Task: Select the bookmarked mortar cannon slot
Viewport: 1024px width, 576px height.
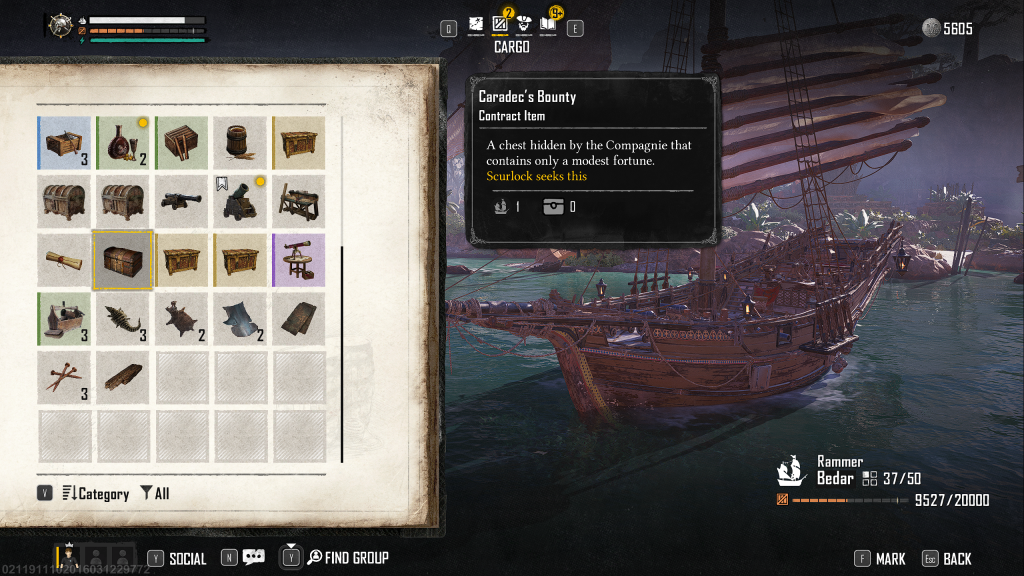Action: click(239, 201)
